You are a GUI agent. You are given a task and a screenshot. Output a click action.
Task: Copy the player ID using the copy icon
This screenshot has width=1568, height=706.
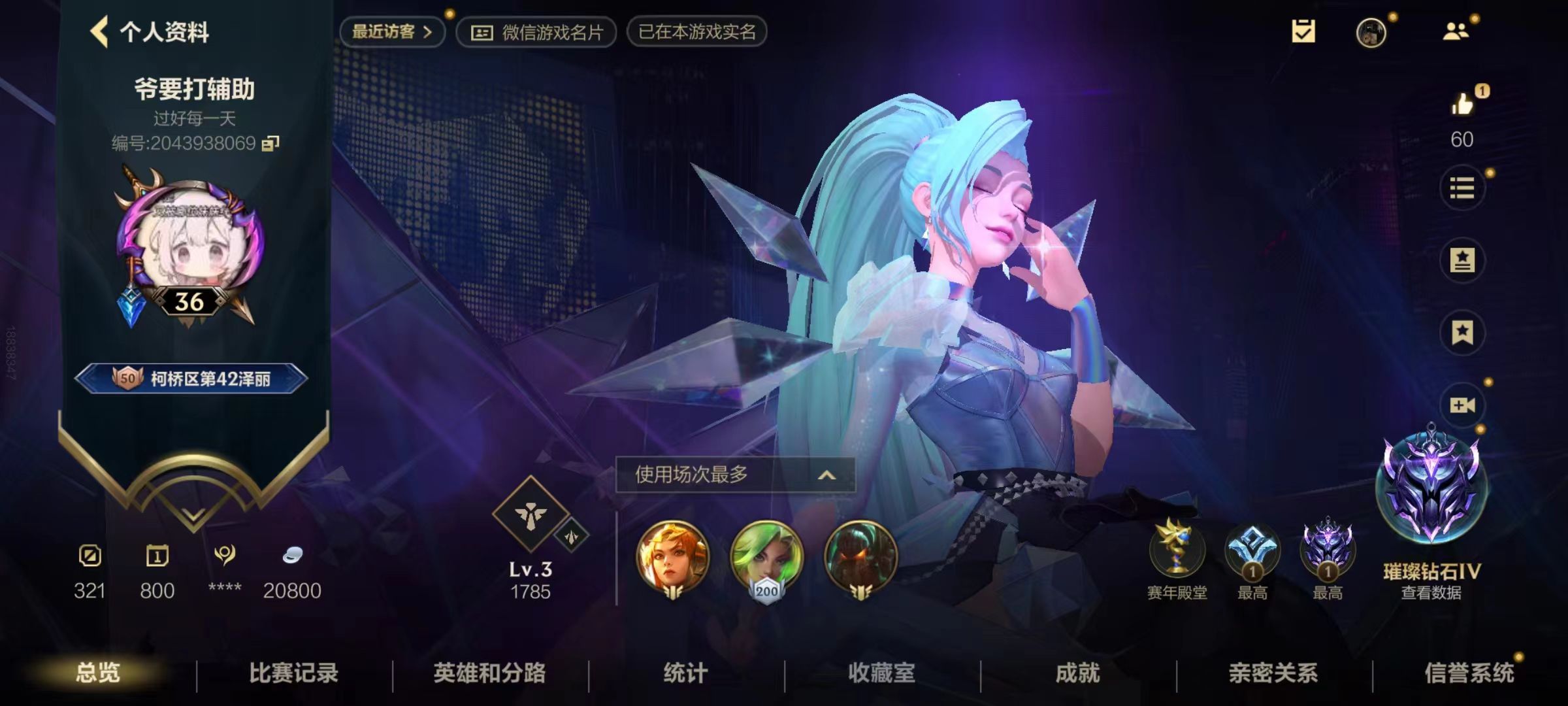click(269, 143)
